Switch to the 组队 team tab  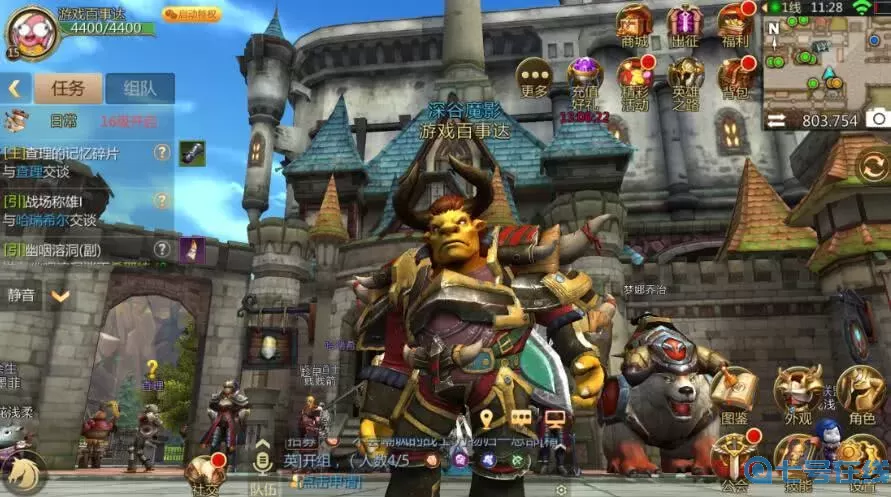[140, 88]
